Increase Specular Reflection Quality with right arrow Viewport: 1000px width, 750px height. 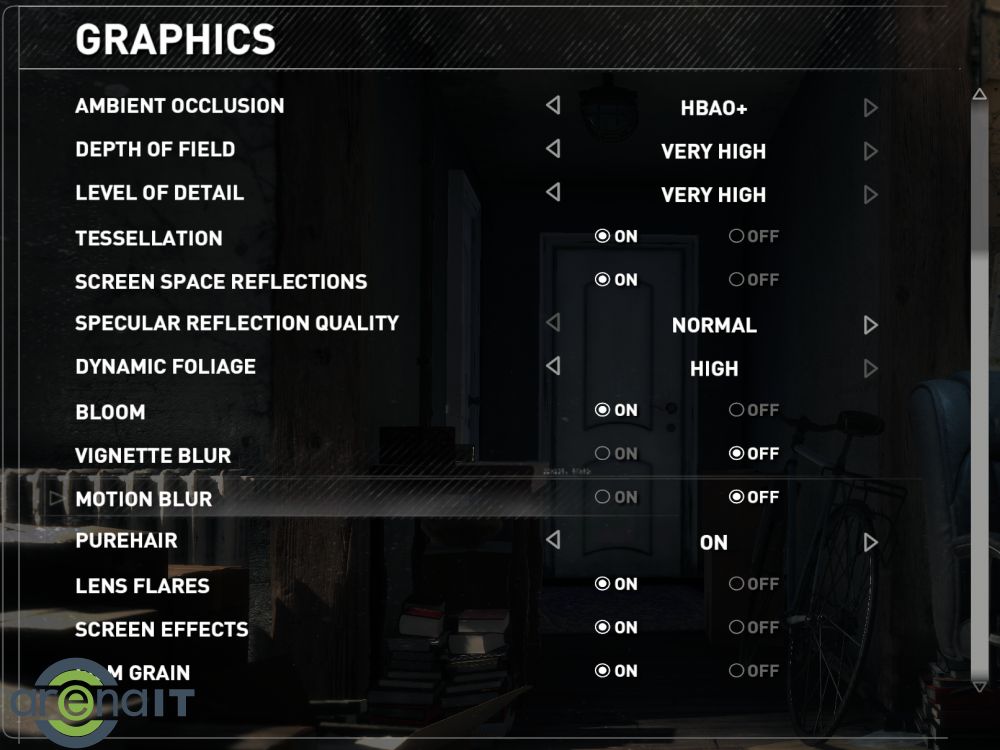[870, 325]
